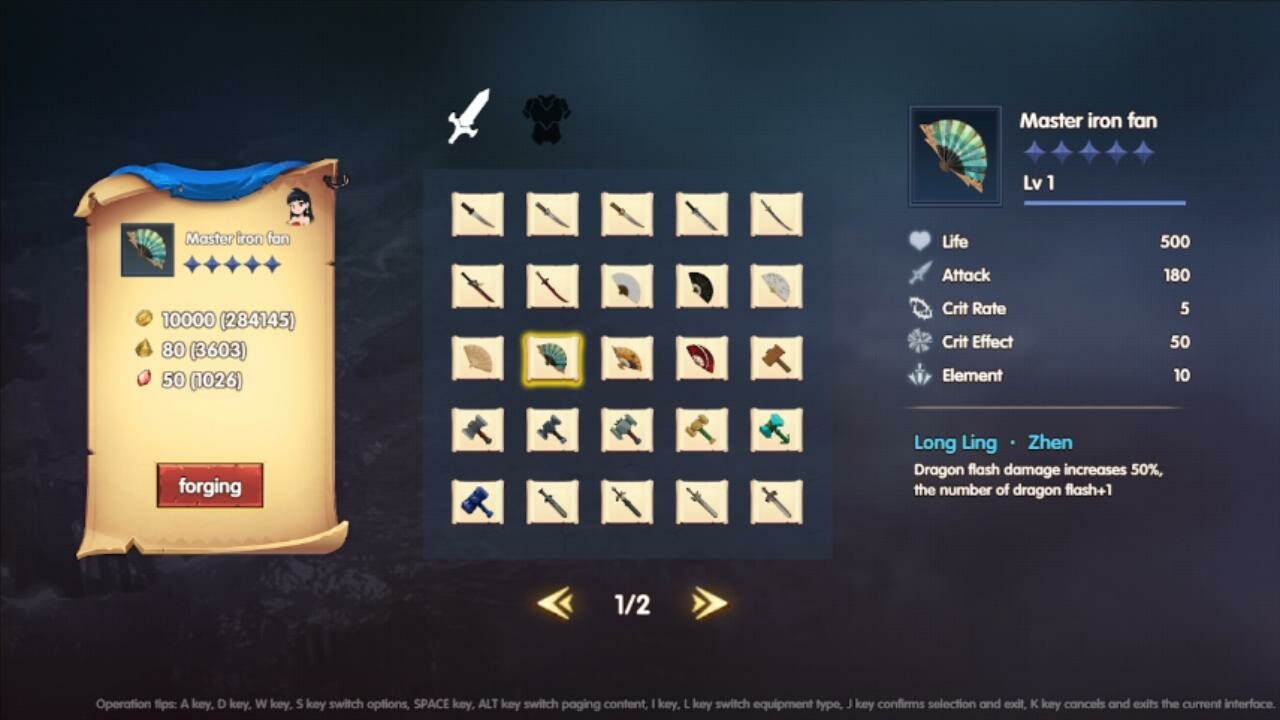Switch to the weapons tab
Screen dimensions: 1280x720
click(469, 114)
